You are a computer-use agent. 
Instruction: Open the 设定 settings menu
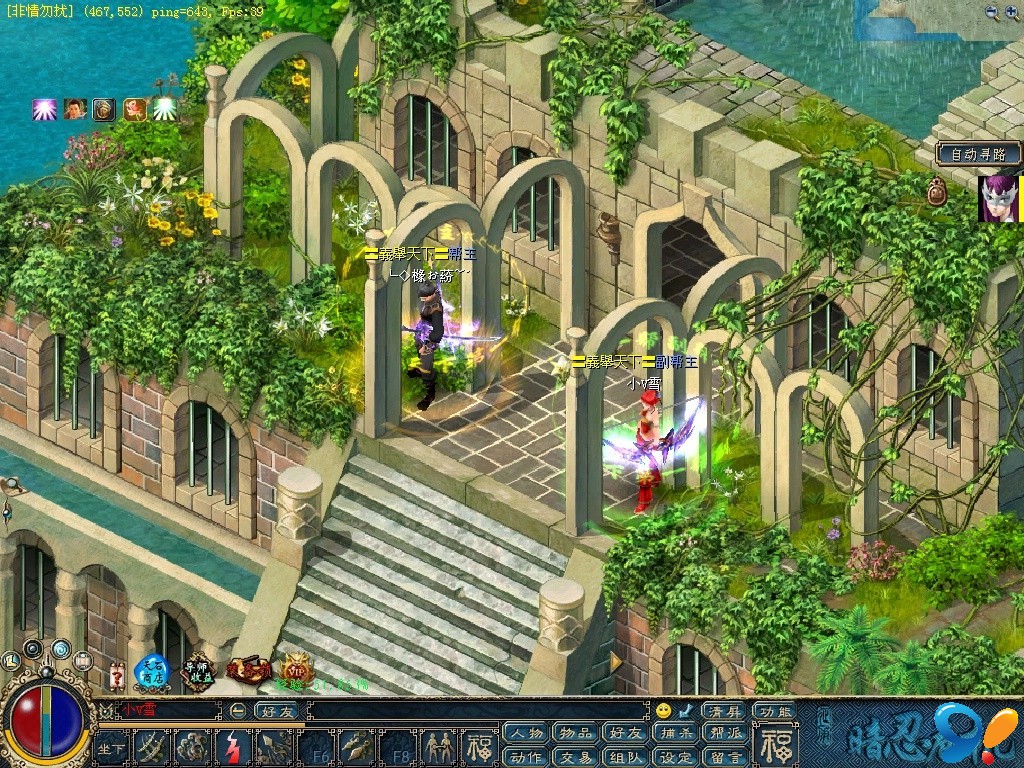coord(677,756)
